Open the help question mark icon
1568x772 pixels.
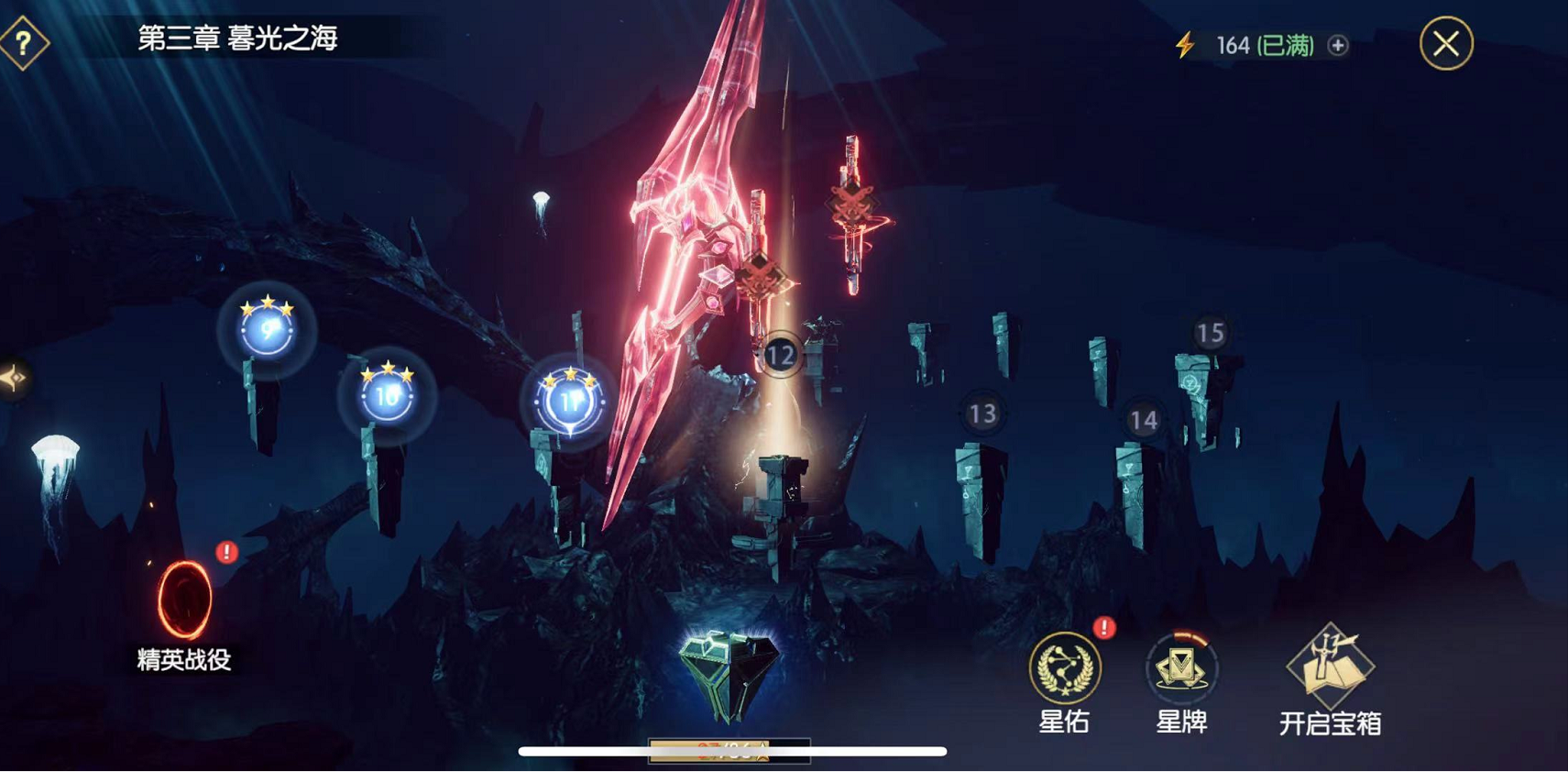tap(24, 42)
